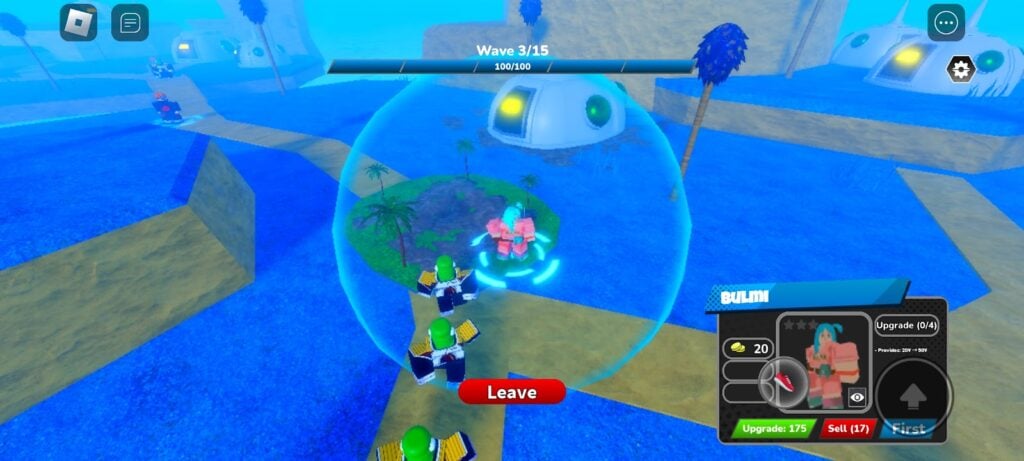Change the First targeting mode
The image size is (1024, 461).
tap(909, 428)
